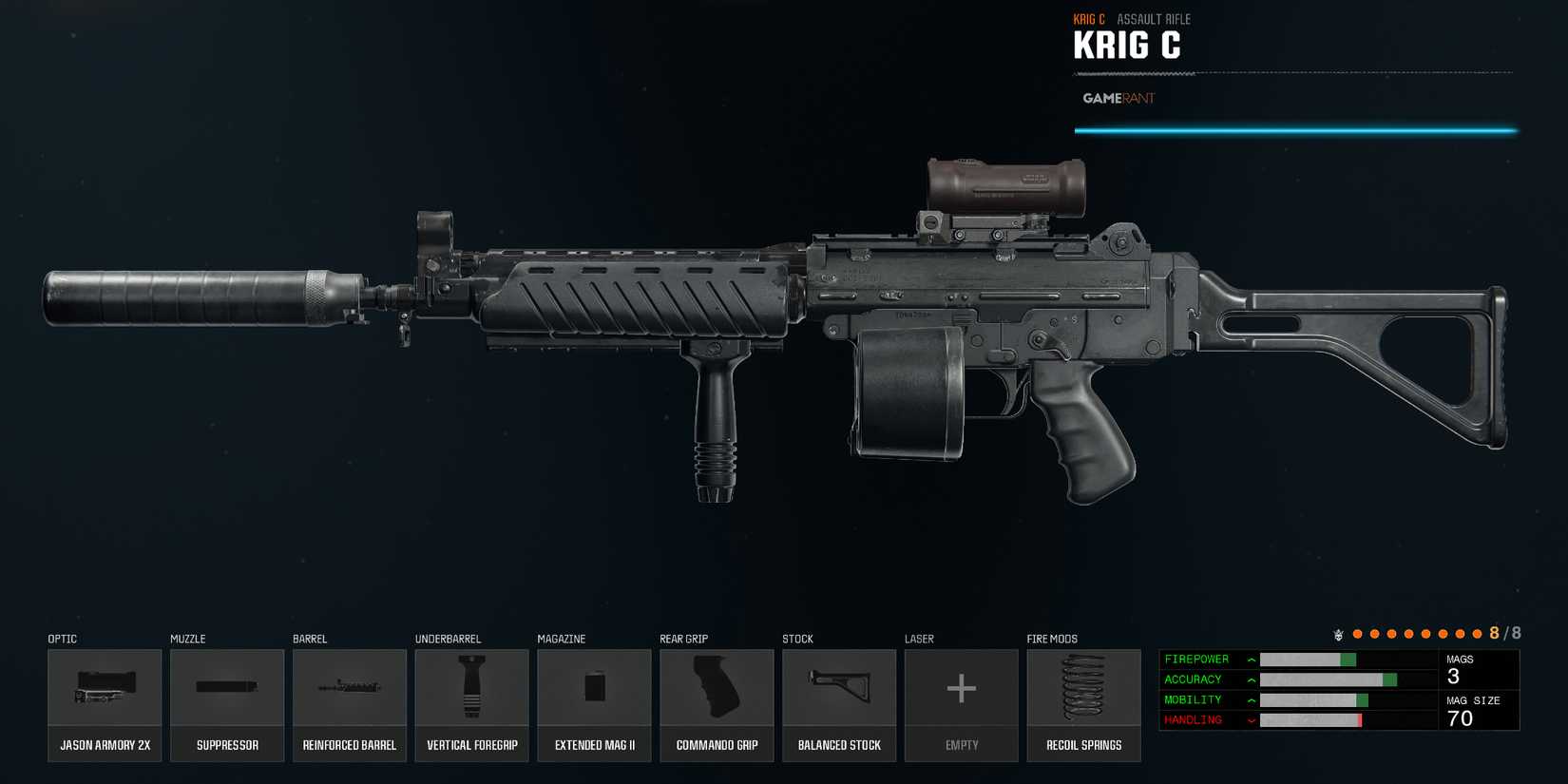Open the Suppressor muzzle attachment
The width and height of the screenshot is (1568, 784).
coord(226,694)
